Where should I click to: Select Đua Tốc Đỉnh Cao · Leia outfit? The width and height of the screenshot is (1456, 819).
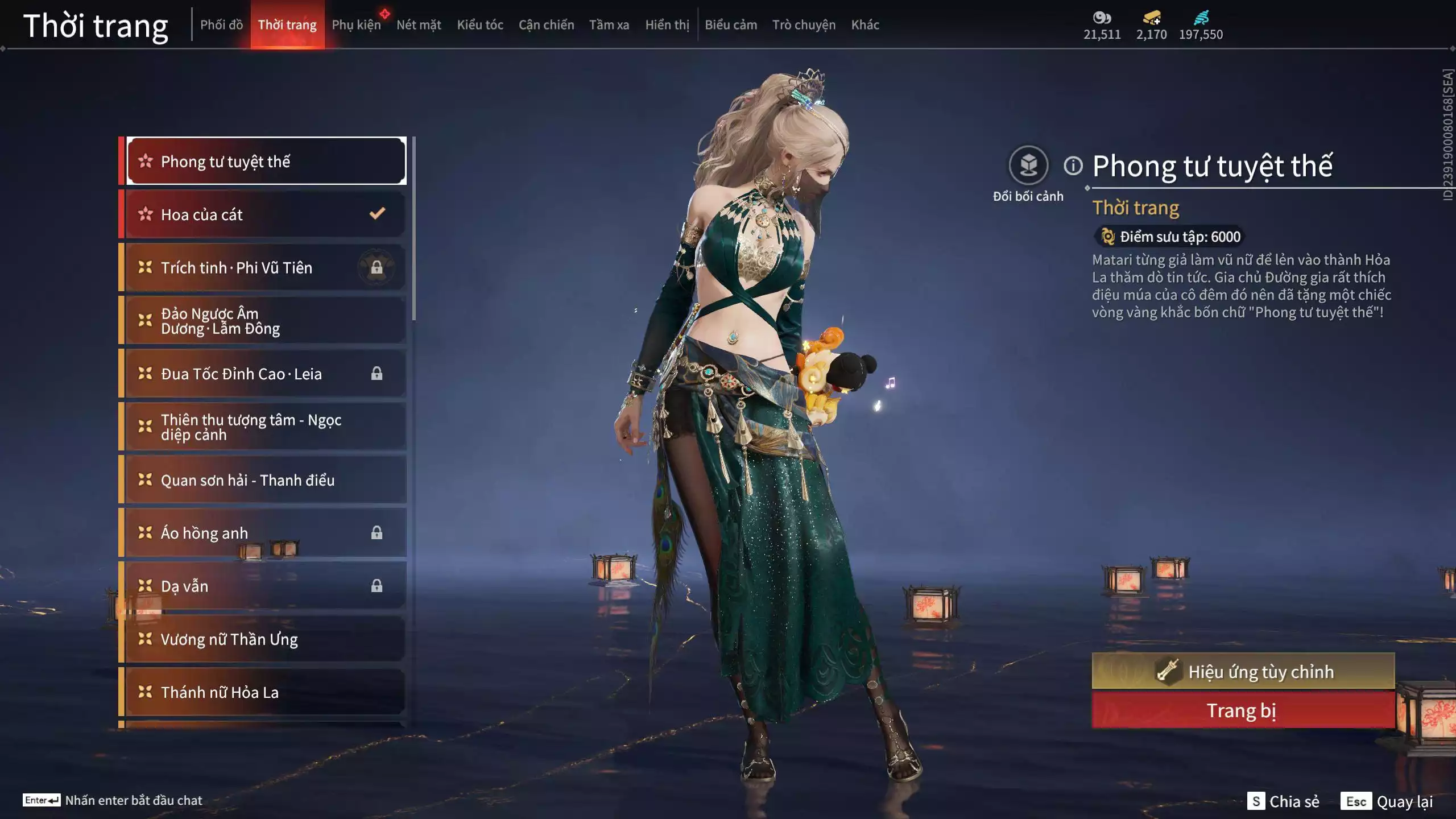click(265, 374)
